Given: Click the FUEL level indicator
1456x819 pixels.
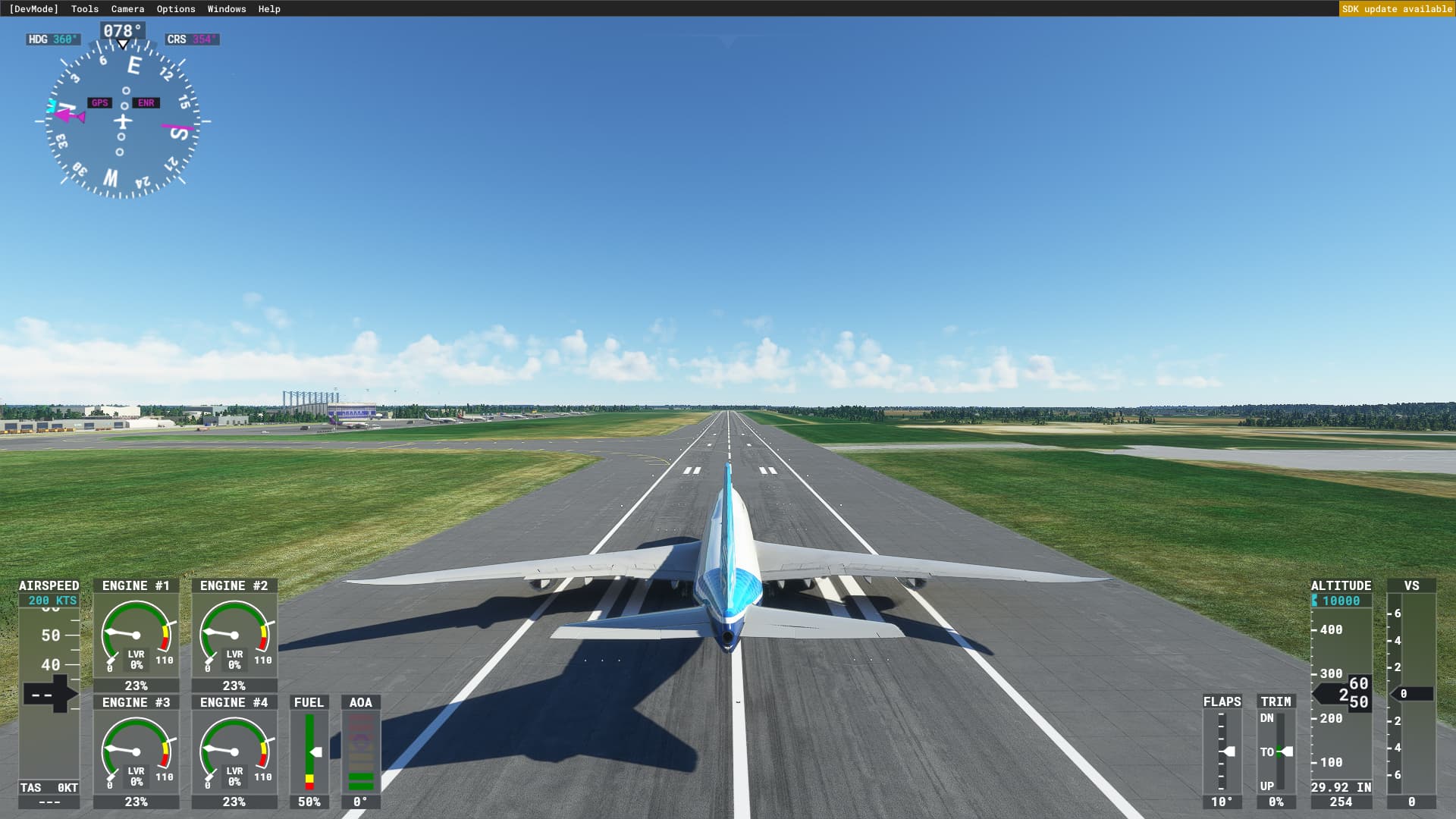Looking at the screenshot, I should tap(311, 751).
